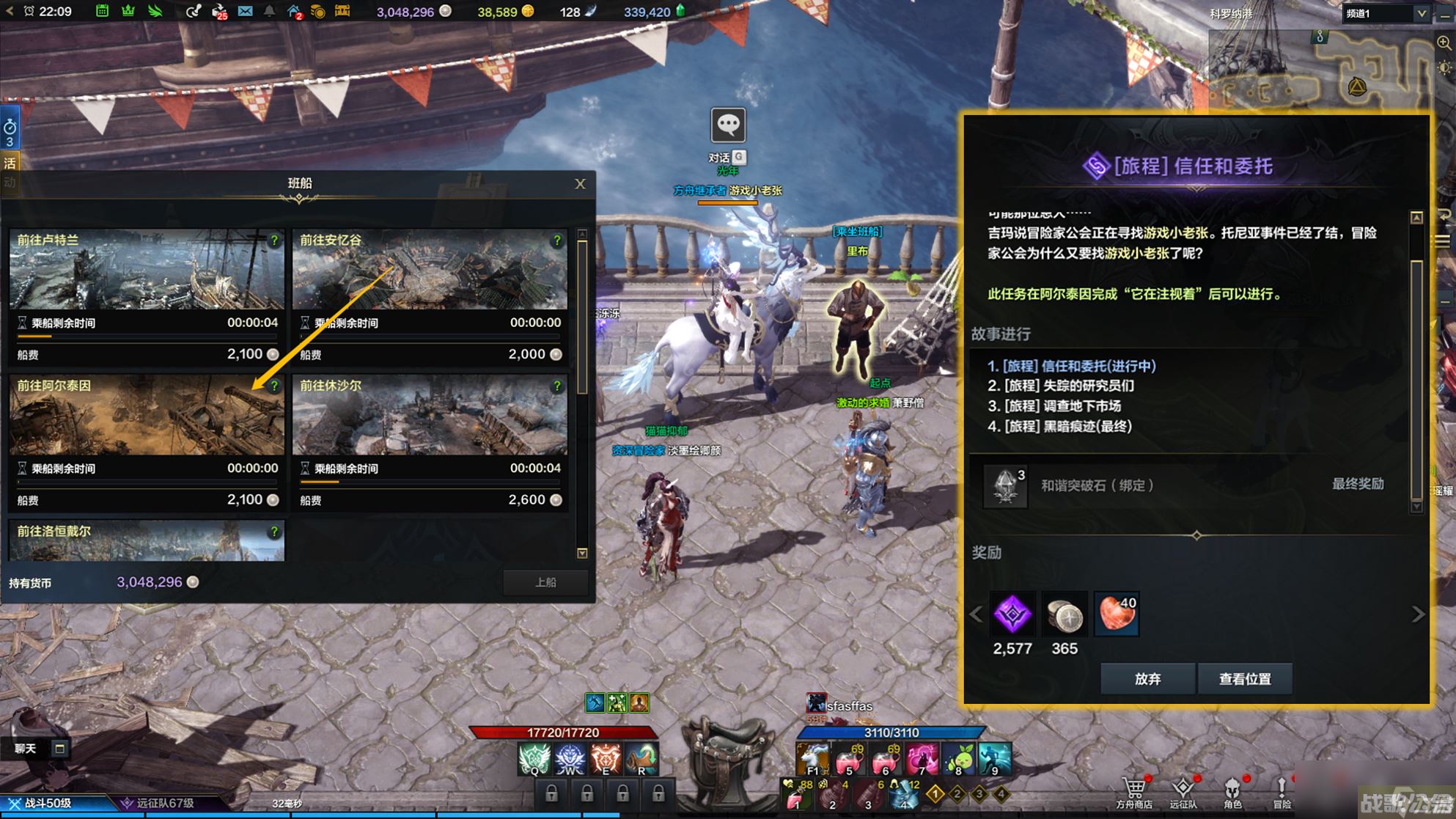Abandon the quest with 放弃 button

[1147, 679]
